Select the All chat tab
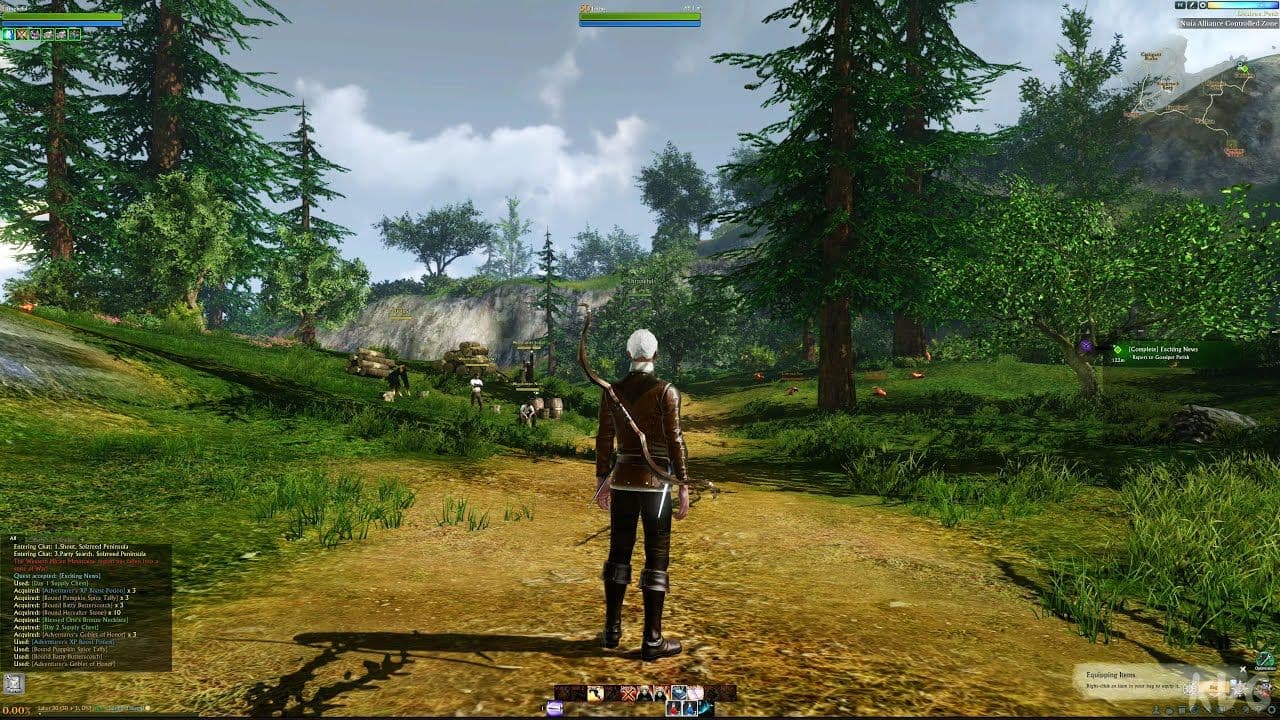 click(14, 538)
